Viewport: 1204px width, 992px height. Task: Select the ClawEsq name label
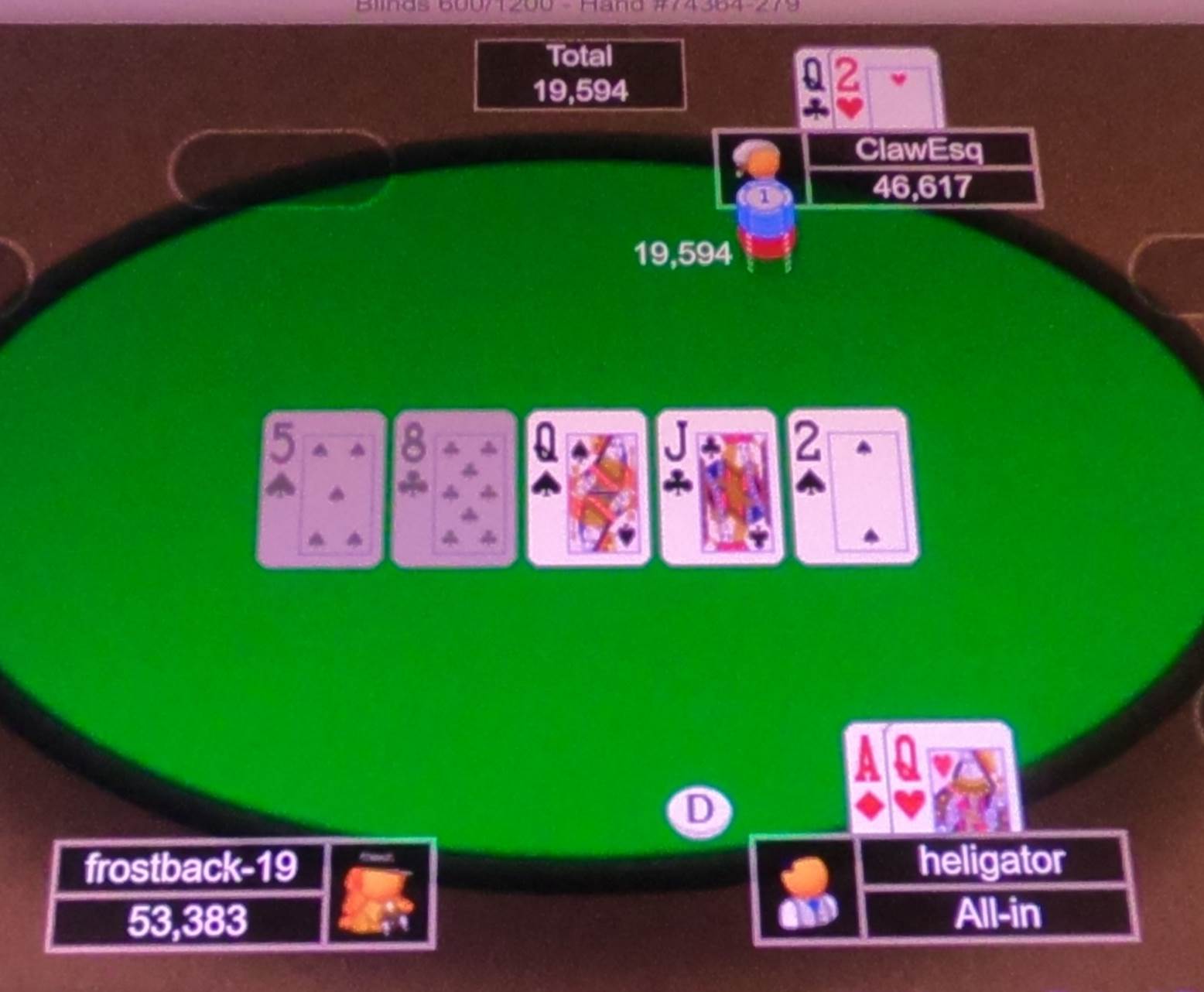pyautogui.click(x=921, y=150)
